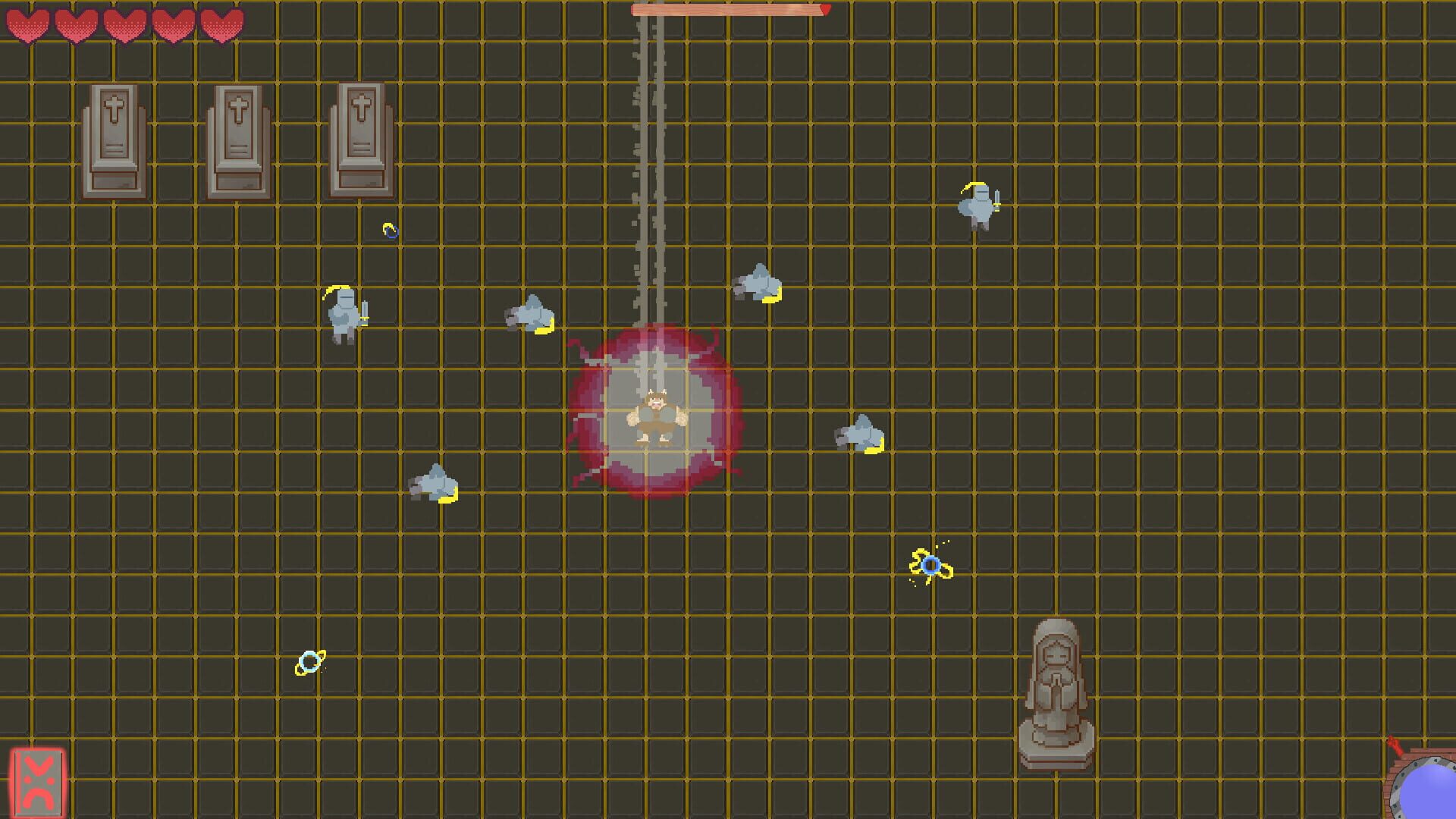1456x819 pixels.
Task: Open the middle coffin tombstone
Action: pyautogui.click(x=239, y=136)
